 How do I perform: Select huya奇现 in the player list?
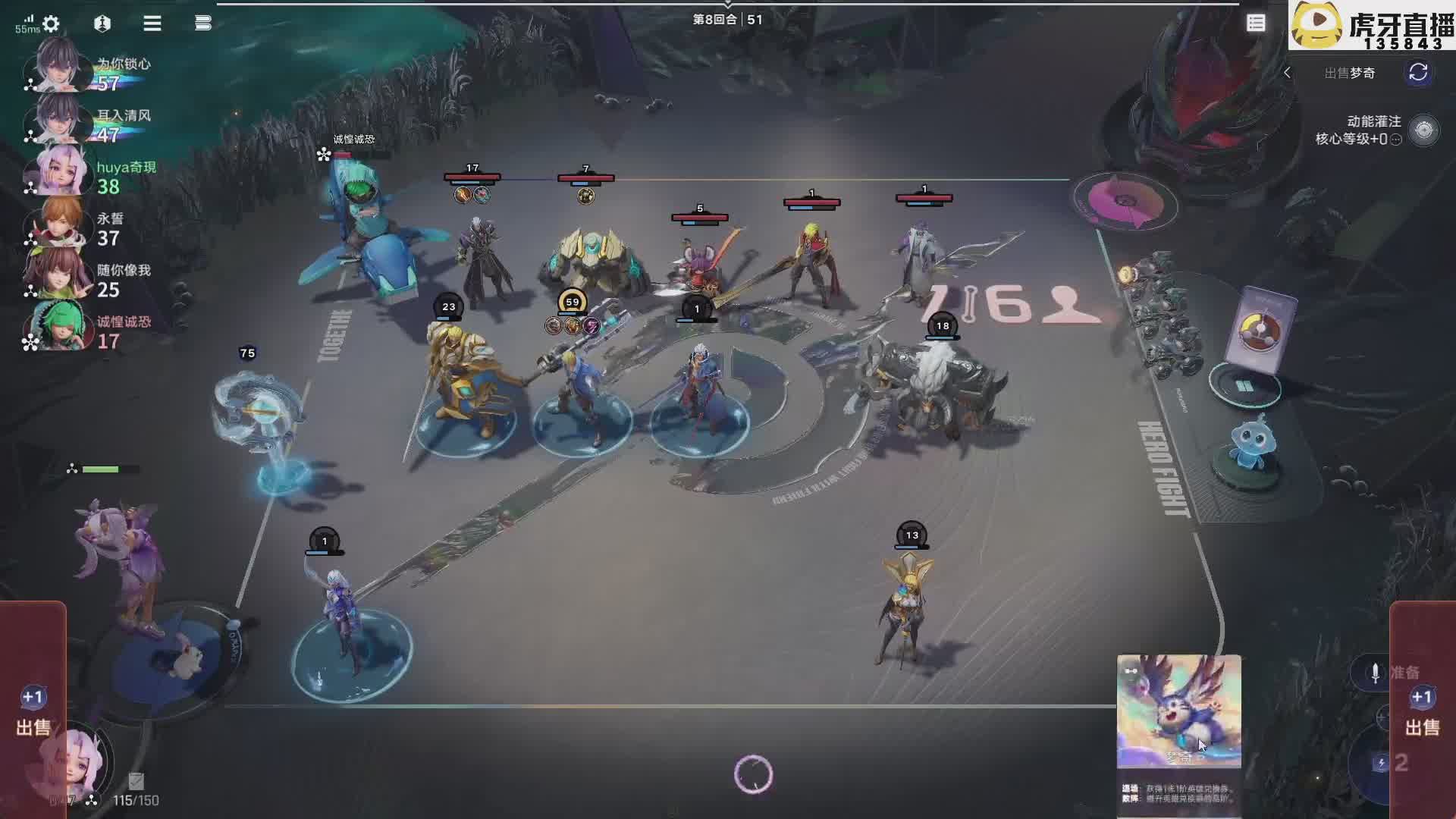click(91, 176)
